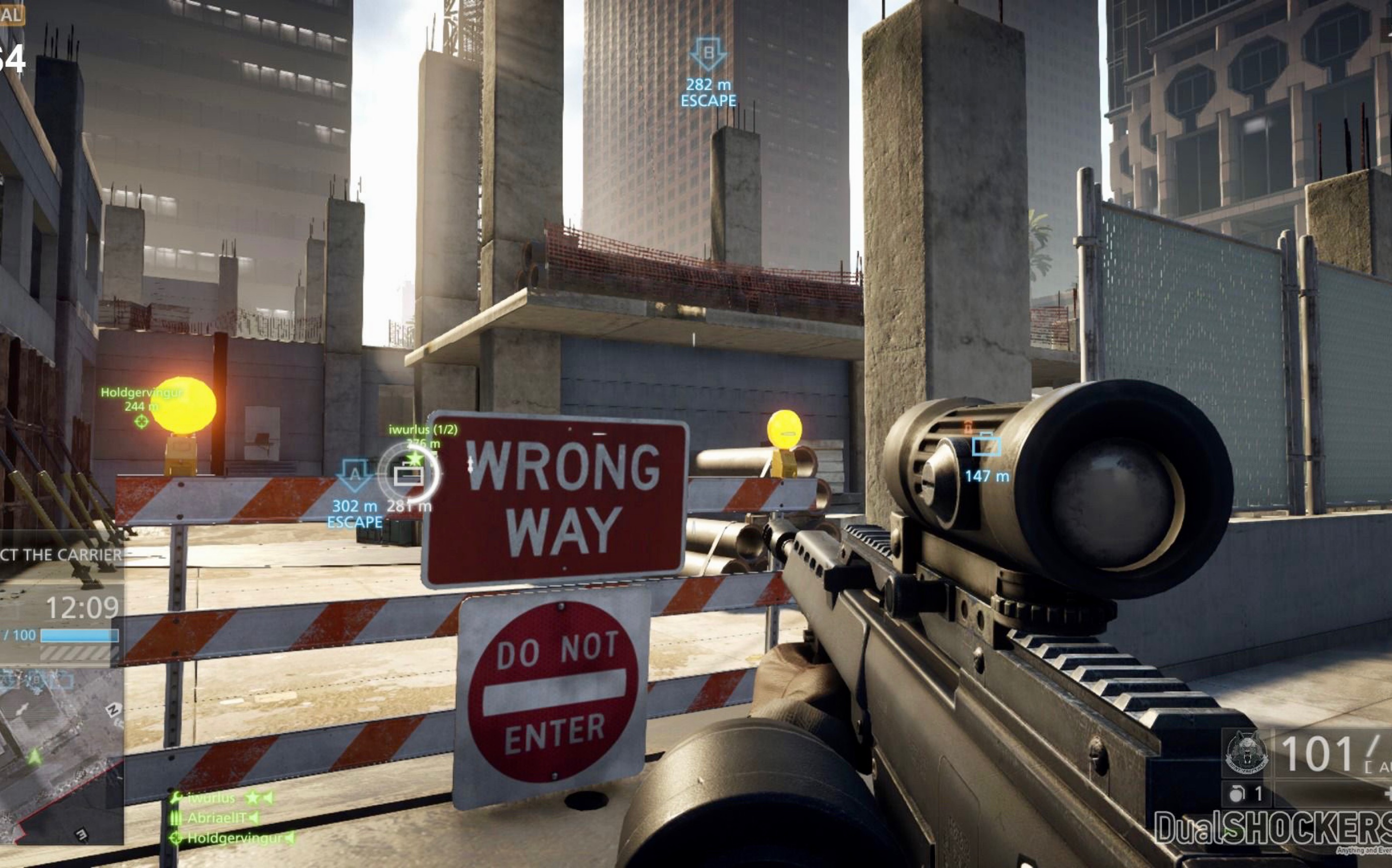
Task: Click the DualShockers watermark logo
Action: point(1272,829)
